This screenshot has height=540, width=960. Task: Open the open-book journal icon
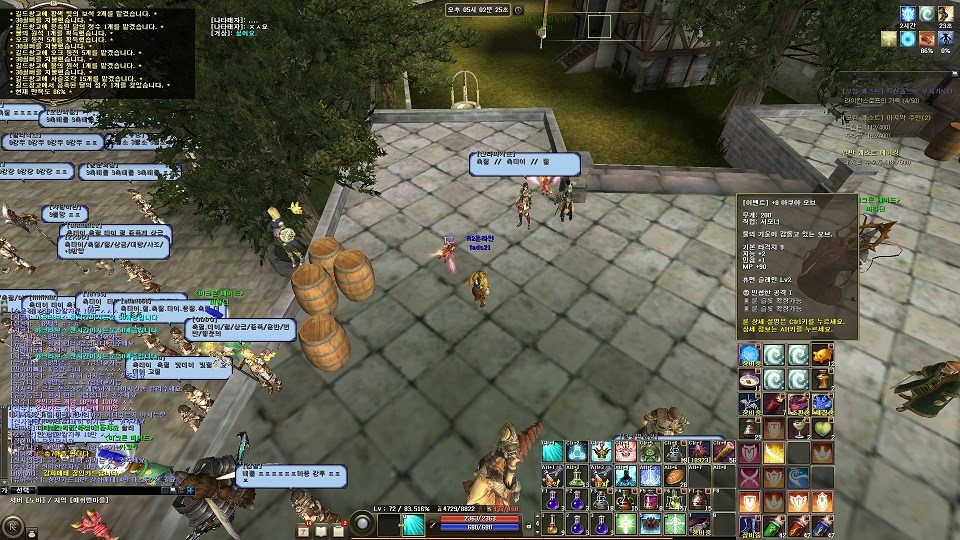(319, 530)
